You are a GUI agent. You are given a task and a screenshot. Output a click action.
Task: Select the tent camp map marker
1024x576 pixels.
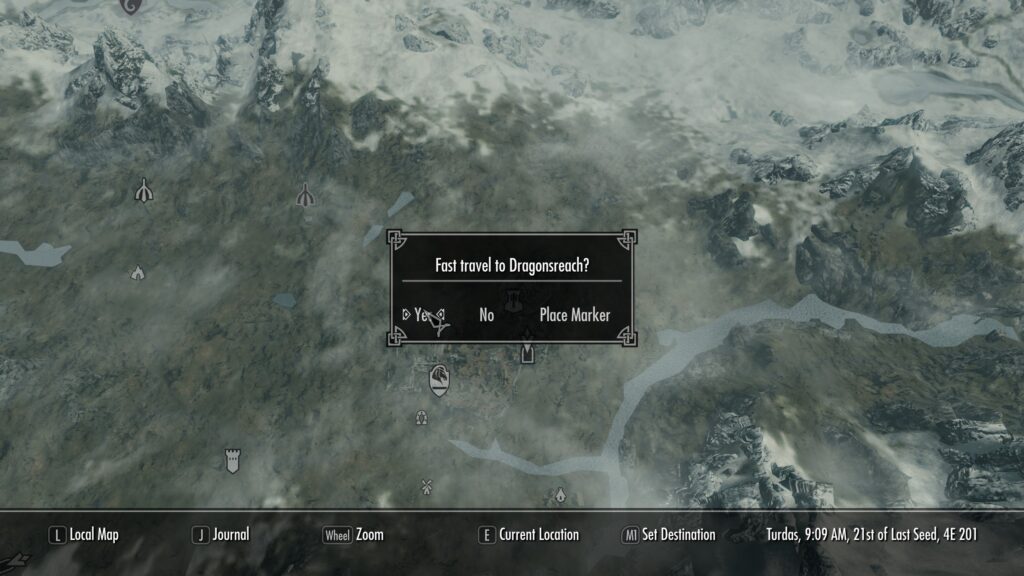[137, 272]
